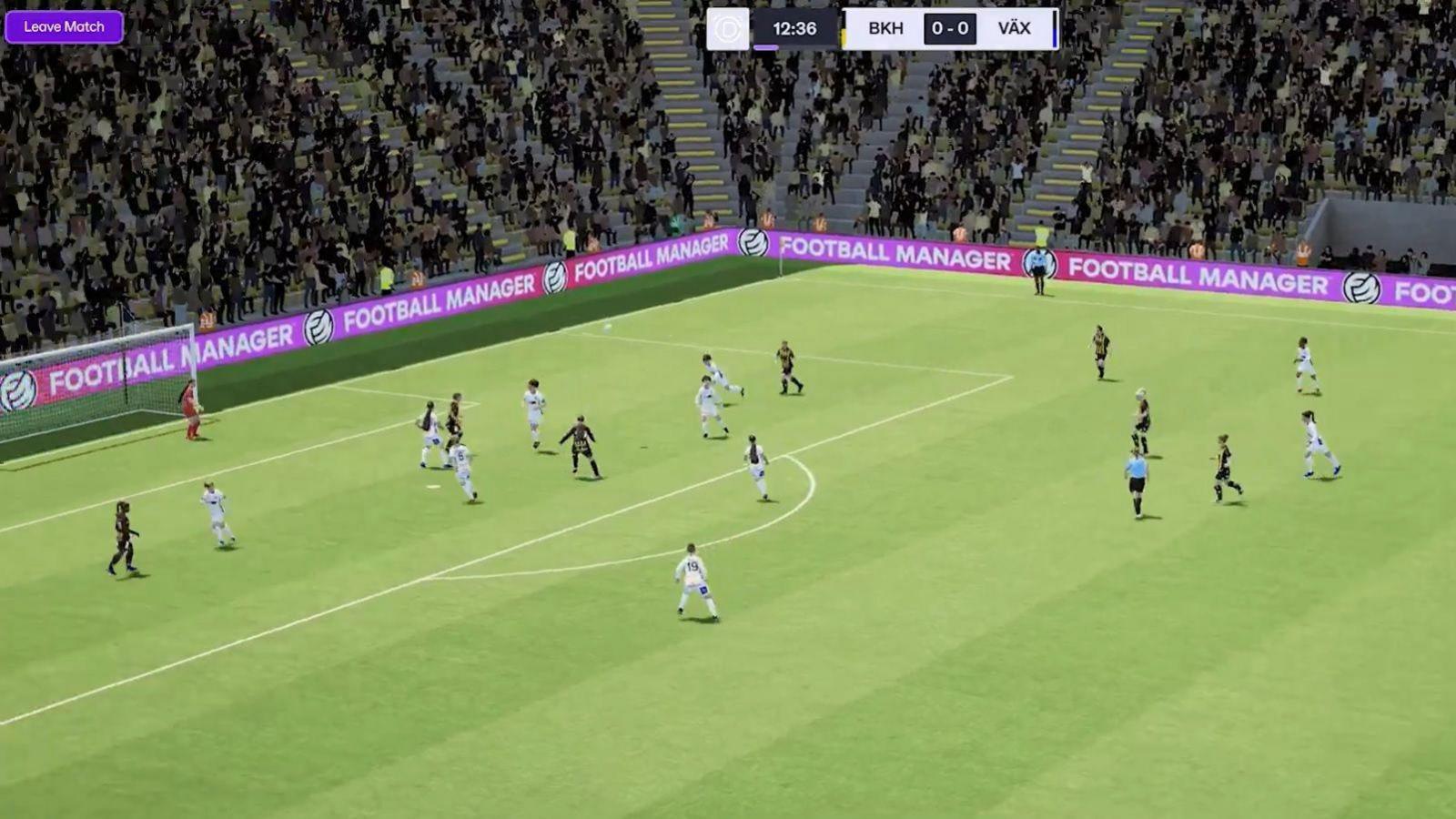Select the competition logo beside the match clock
The image size is (1456, 819).
click(728, 29)
